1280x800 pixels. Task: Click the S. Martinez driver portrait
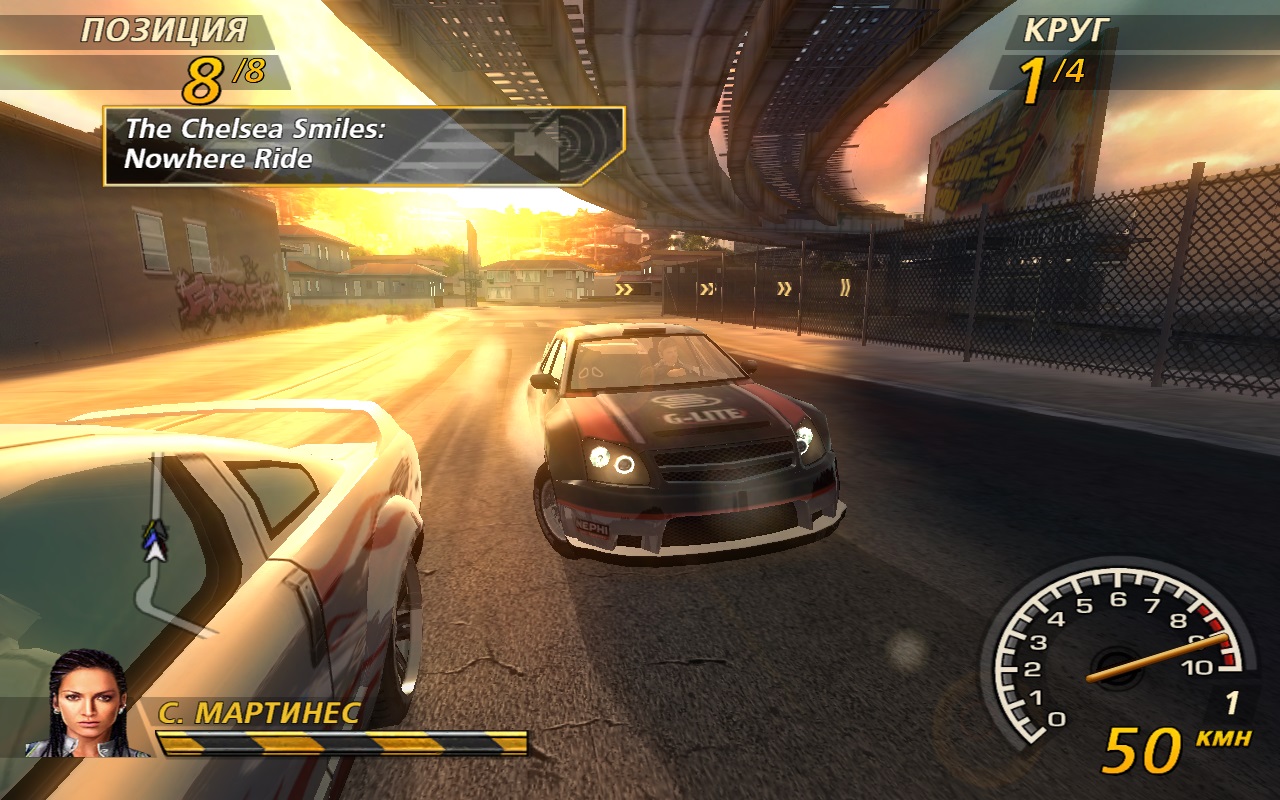point(88,704)
